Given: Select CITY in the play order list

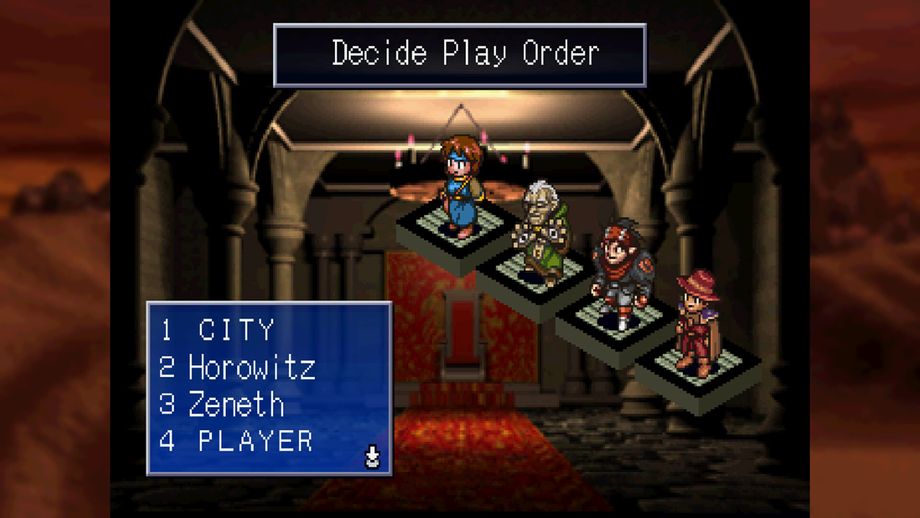Looking at the screenshot, I should pos(236,330).
